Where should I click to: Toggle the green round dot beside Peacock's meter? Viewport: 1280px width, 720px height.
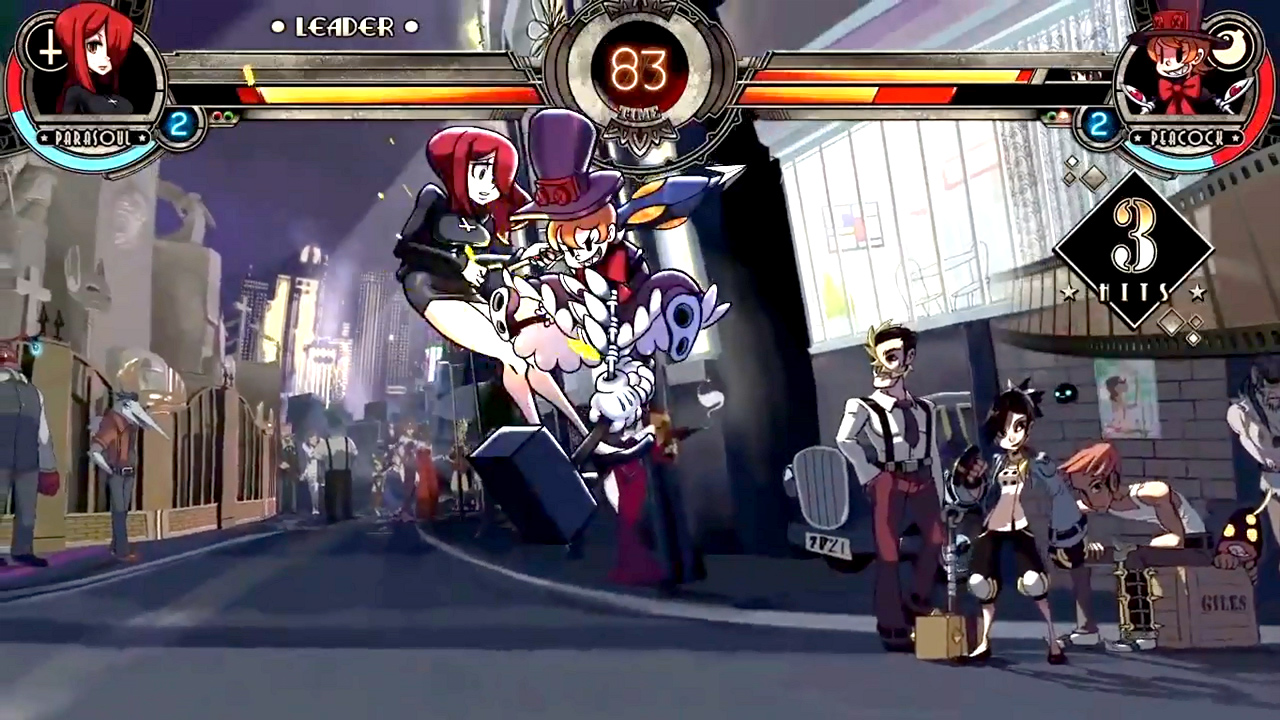pos(1052,116)
